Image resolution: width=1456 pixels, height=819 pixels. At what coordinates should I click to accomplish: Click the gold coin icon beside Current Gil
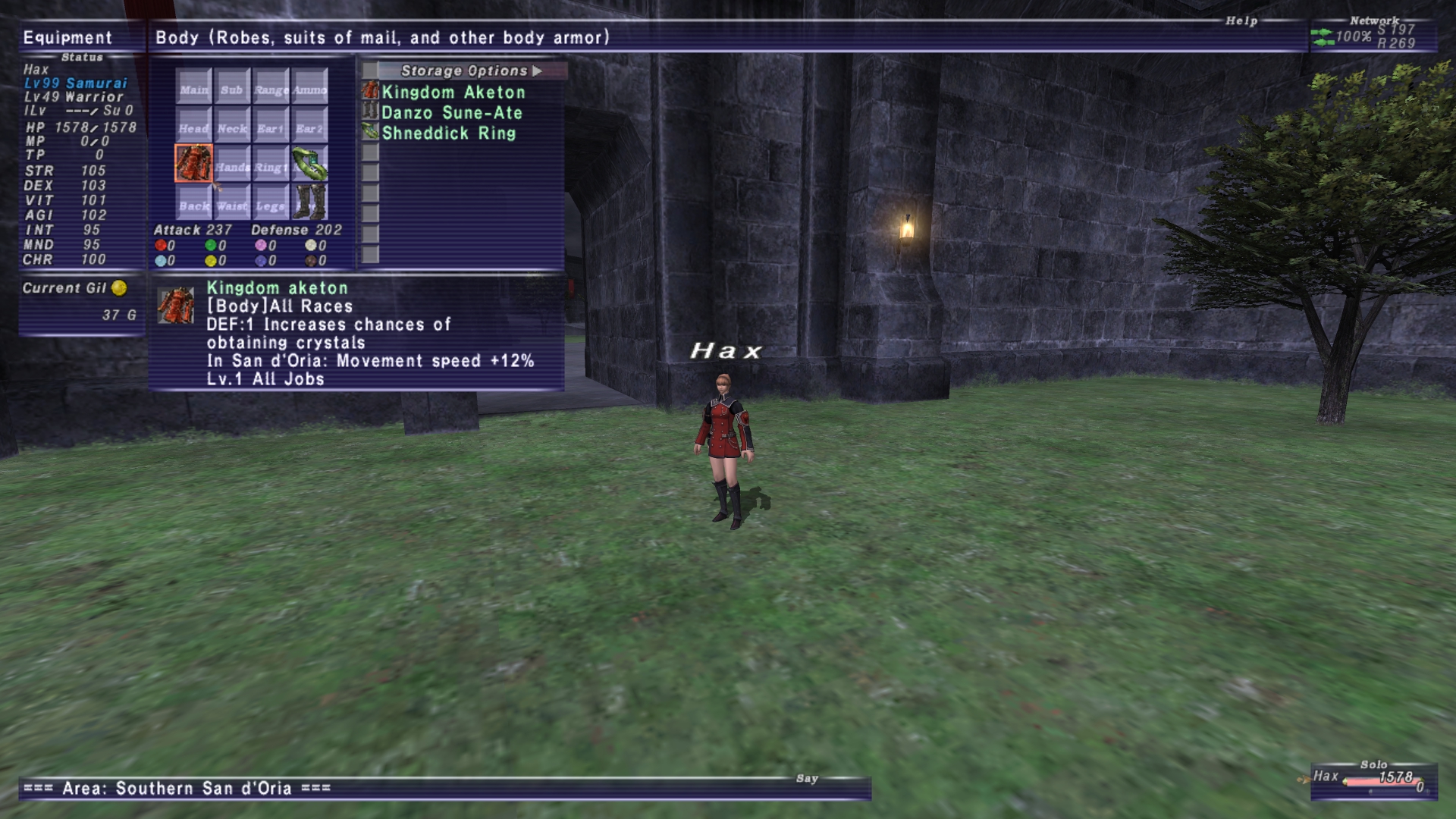click(x=118, y=289)
